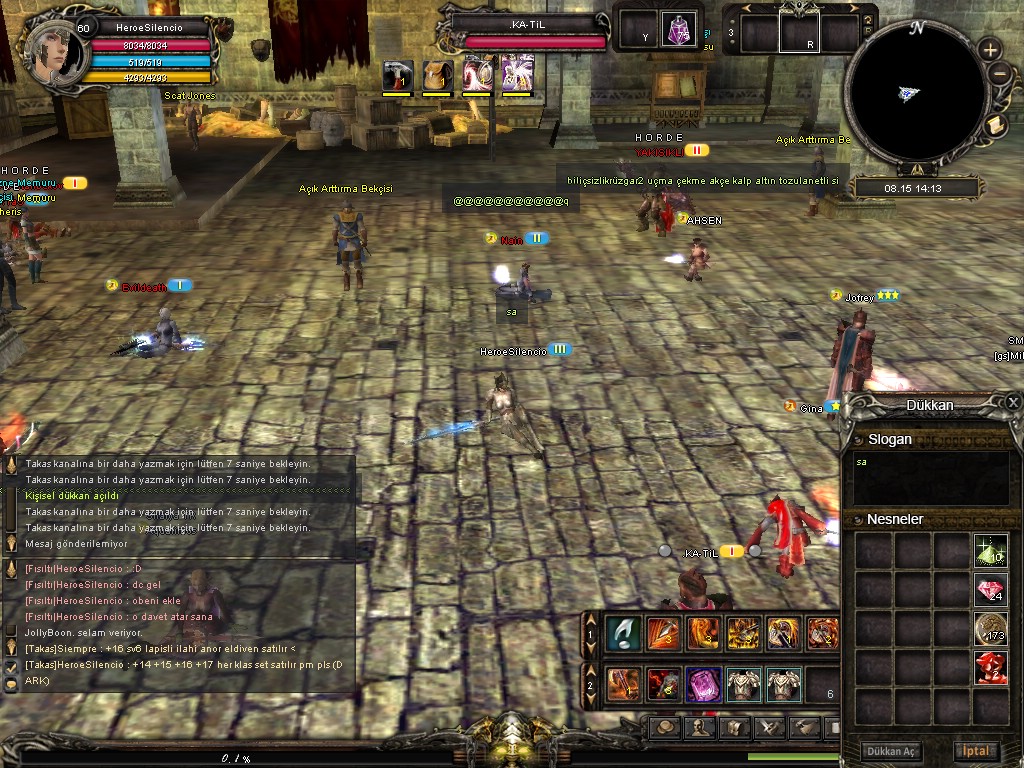Use the purple scroll in skill bar 2
Image resolution: width=1024 pixels, height=768 pixels.
click(x=703, y=685)
